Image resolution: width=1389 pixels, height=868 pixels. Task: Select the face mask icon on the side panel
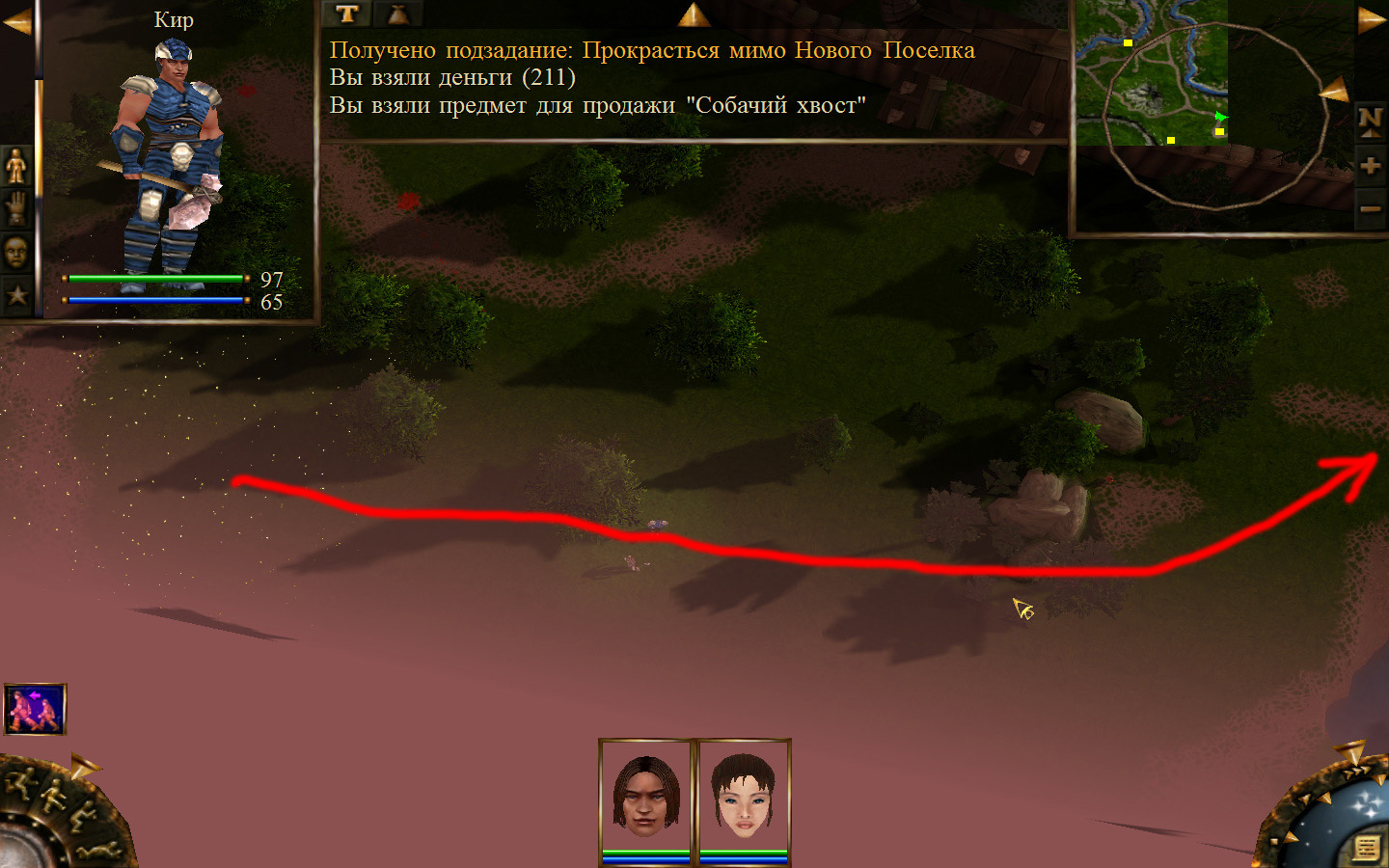click(x=16, y=253)
